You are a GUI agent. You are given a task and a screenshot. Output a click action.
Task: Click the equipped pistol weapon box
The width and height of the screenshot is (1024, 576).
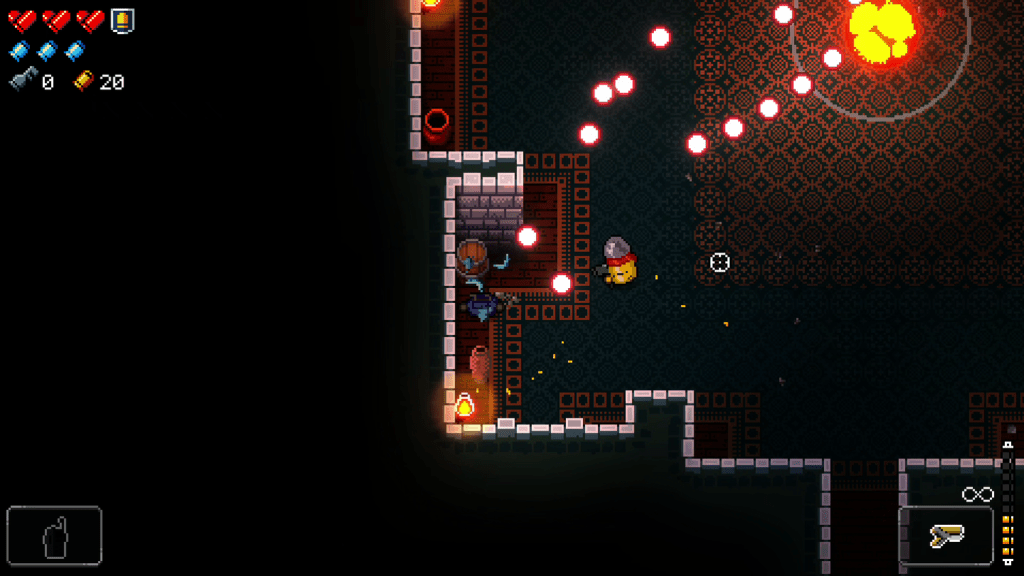[x=945, y=536]
